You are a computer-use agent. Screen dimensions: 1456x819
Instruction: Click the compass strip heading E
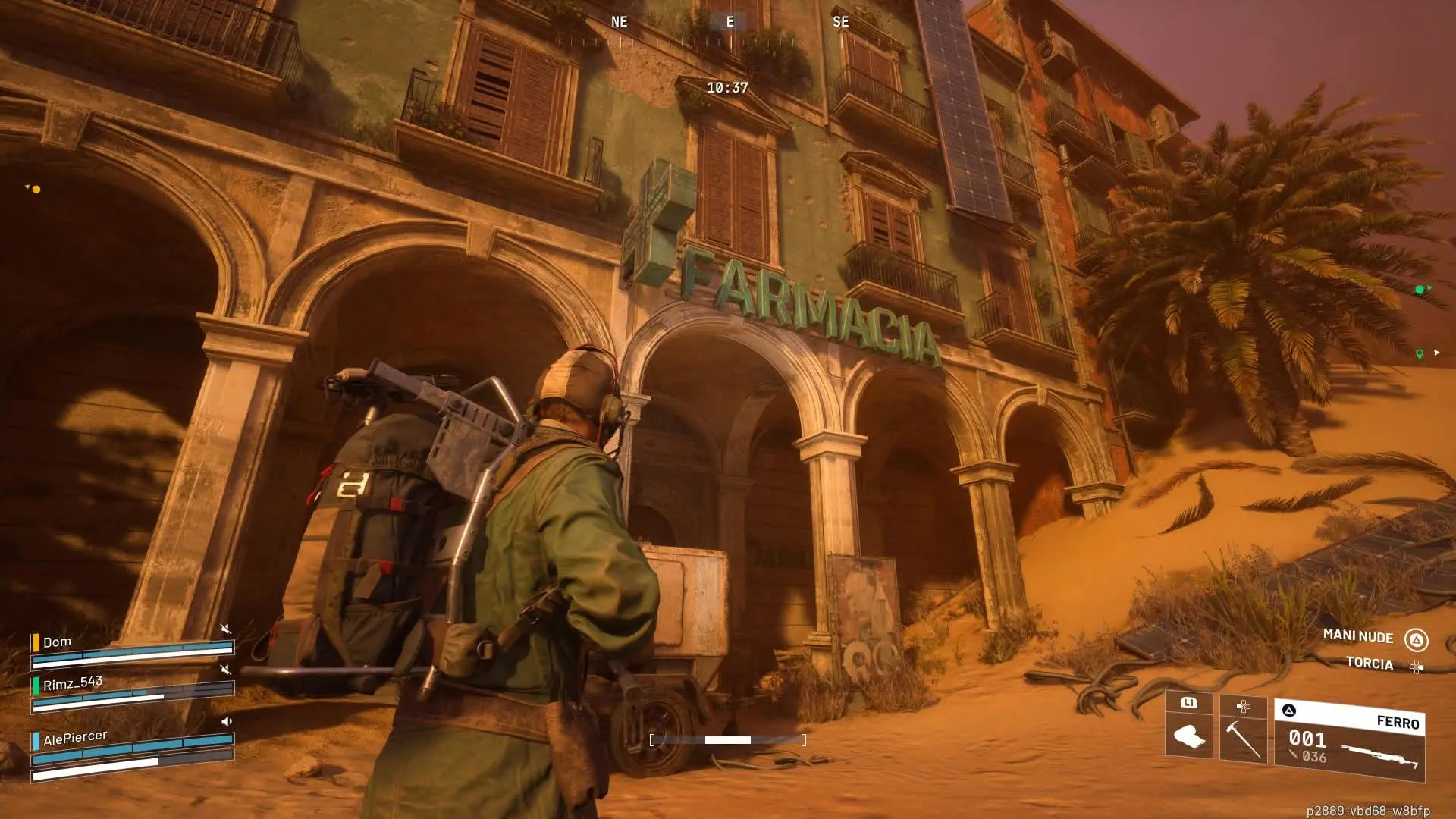tap(730, 22)
